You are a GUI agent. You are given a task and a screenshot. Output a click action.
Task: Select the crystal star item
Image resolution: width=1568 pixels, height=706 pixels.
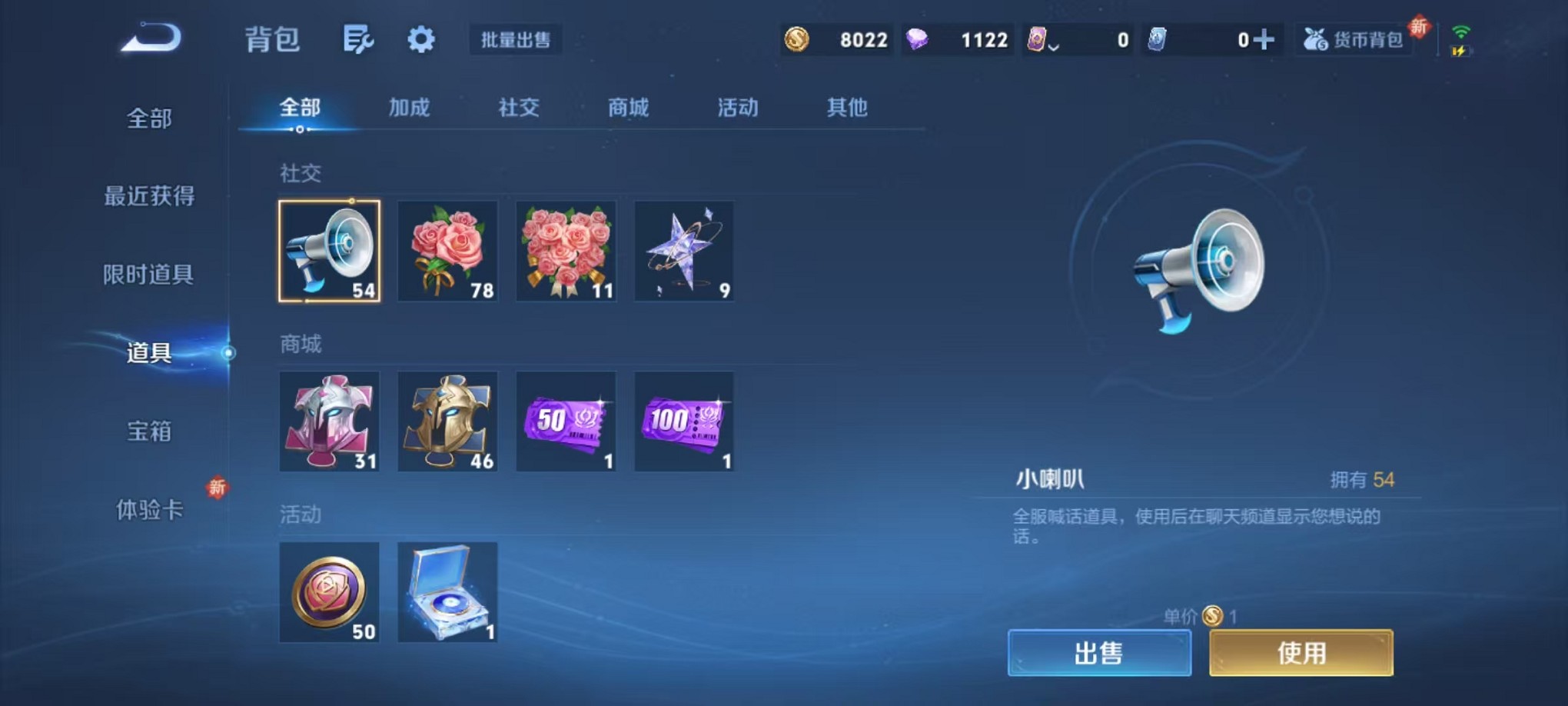tap(683, 251)
